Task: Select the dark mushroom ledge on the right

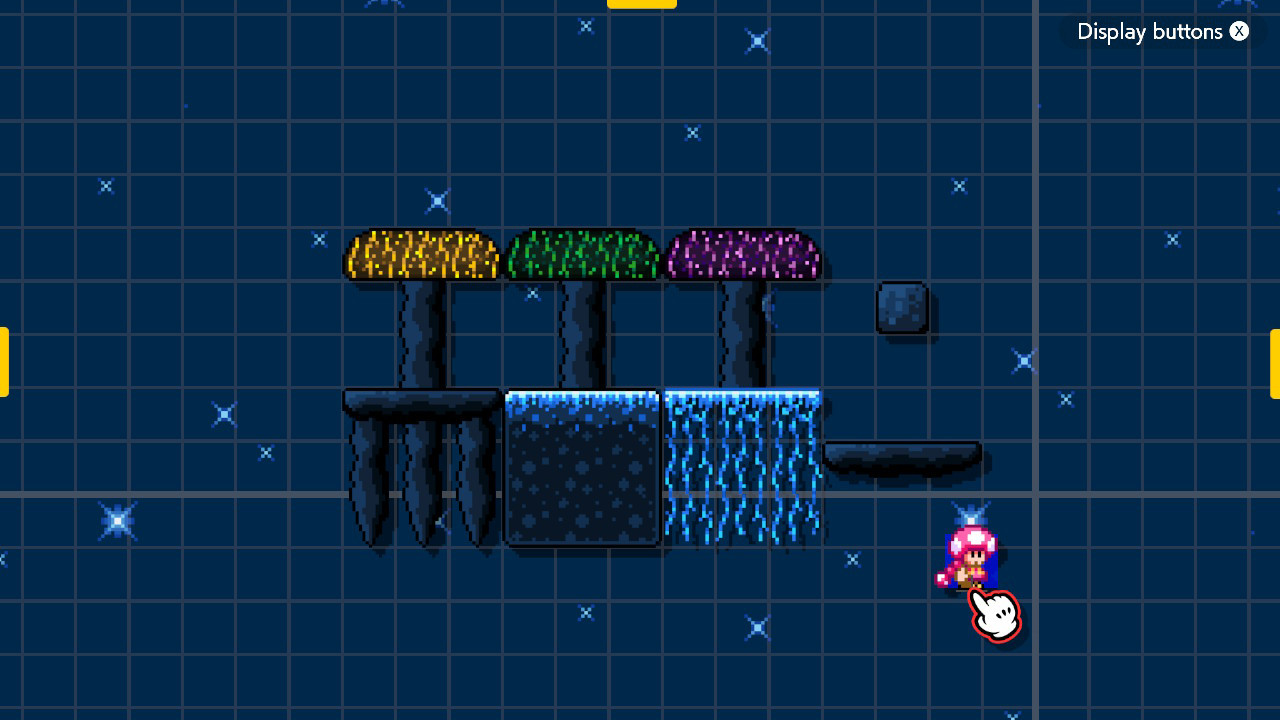Action: coord(900,455)
